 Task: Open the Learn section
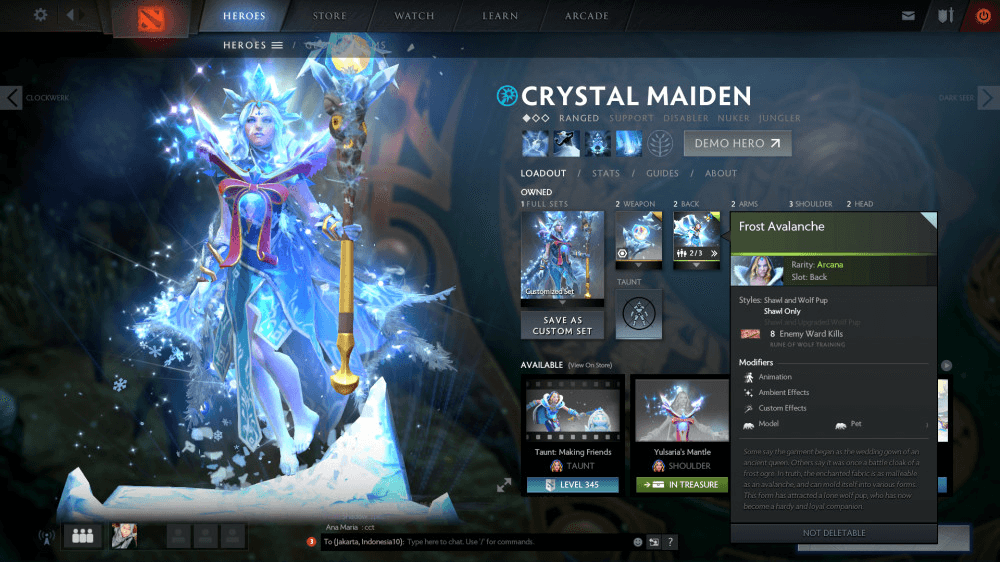(x=499, y=16)
